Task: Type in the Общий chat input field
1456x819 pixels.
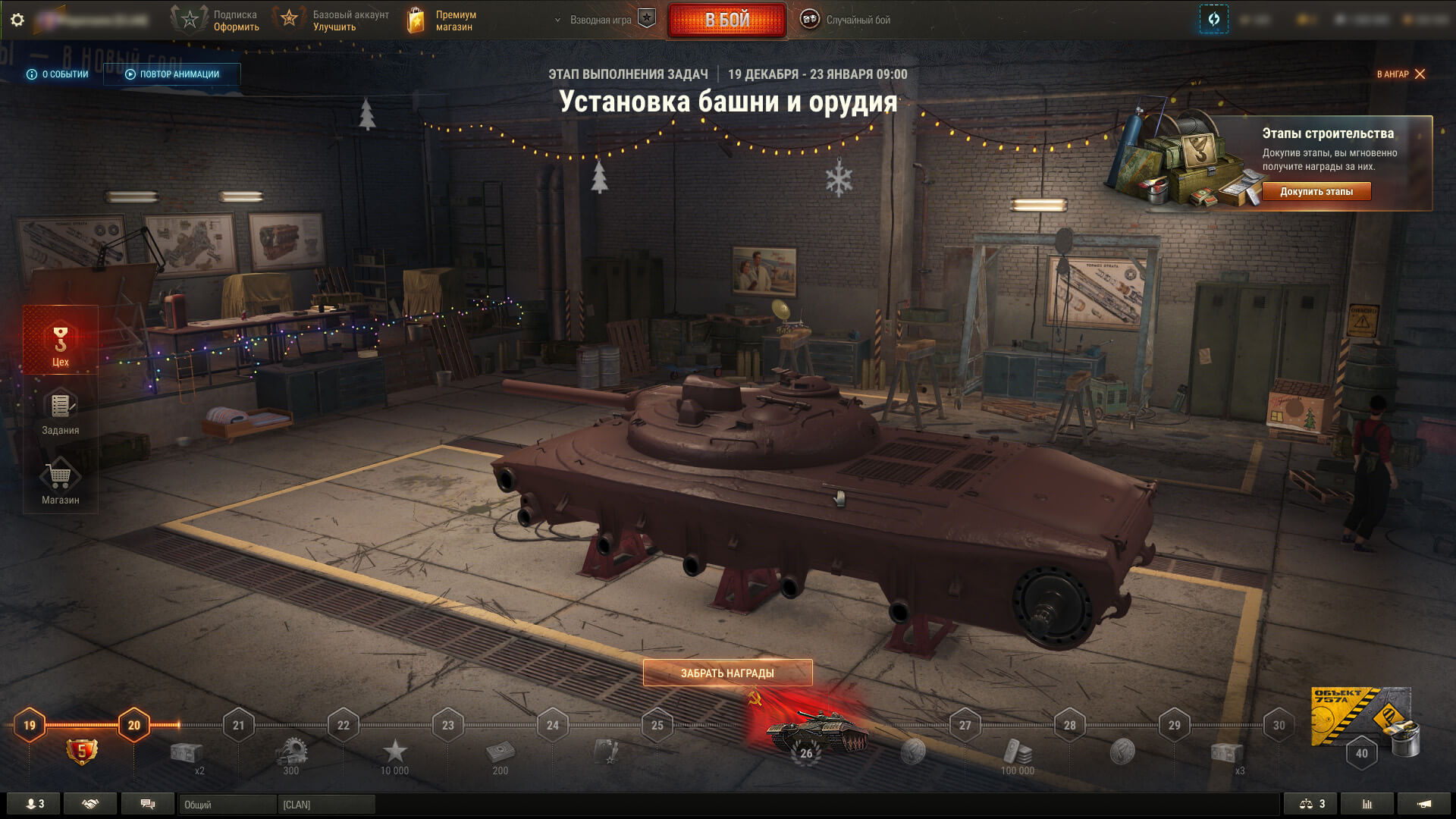Action: [227, 805]
